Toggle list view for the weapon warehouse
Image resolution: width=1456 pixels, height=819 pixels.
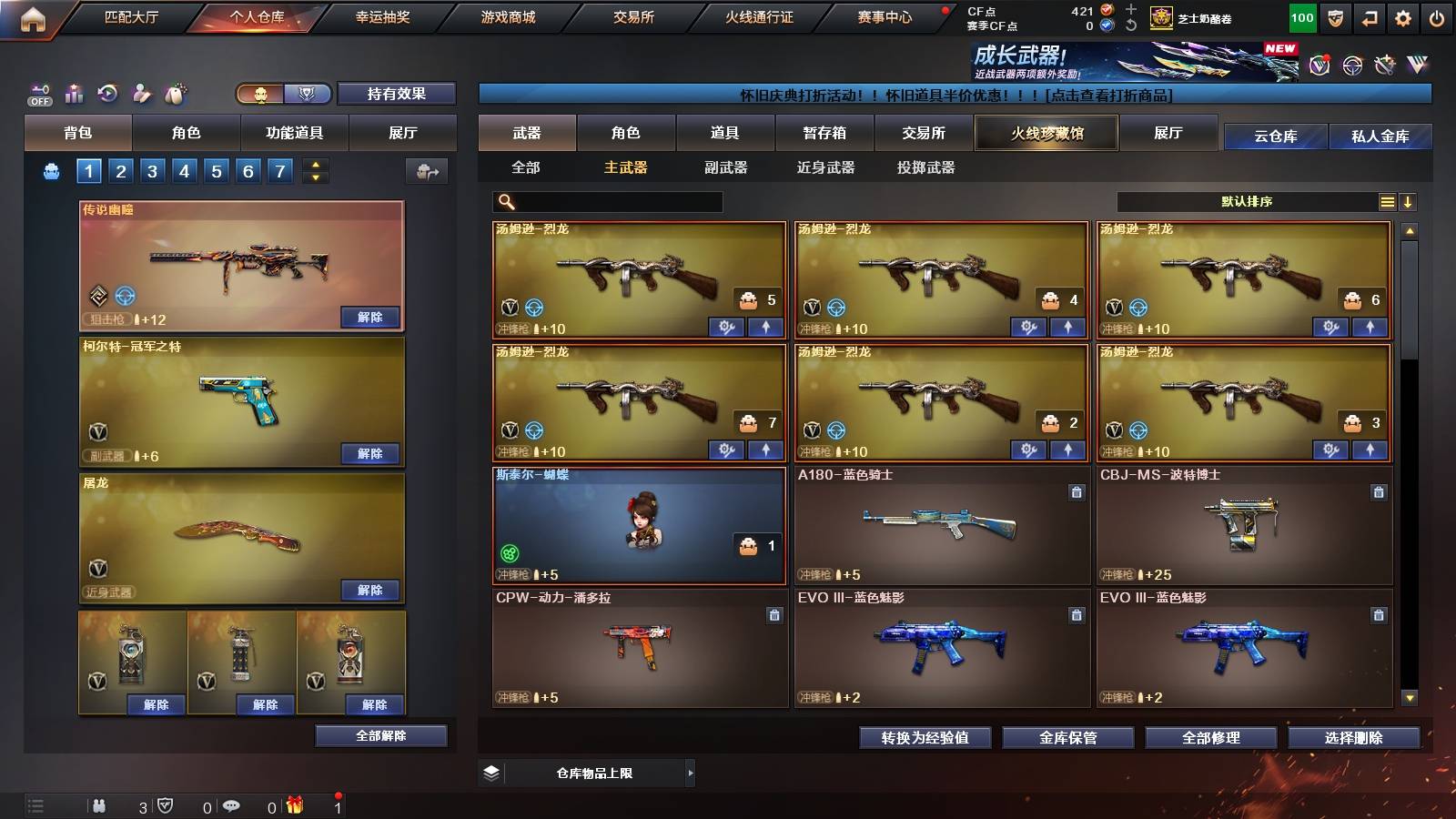click(1387, 201)
